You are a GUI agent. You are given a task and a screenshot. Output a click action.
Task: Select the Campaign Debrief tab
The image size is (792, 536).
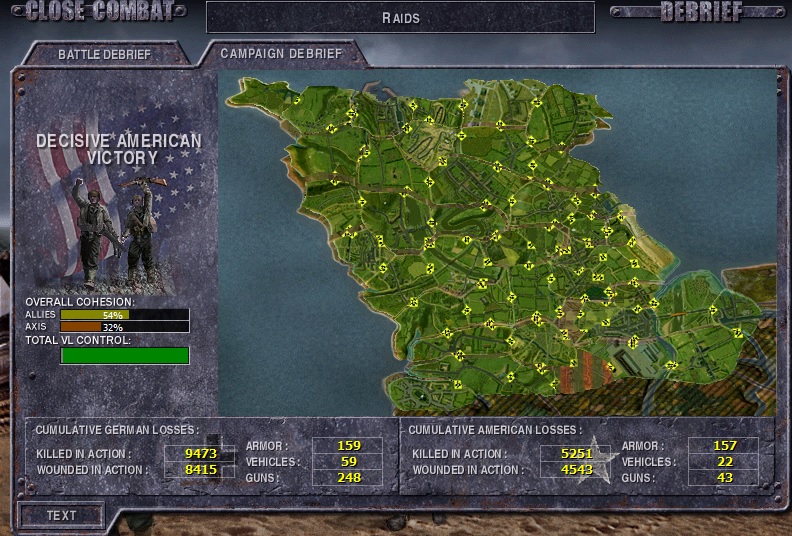(281, 53)
